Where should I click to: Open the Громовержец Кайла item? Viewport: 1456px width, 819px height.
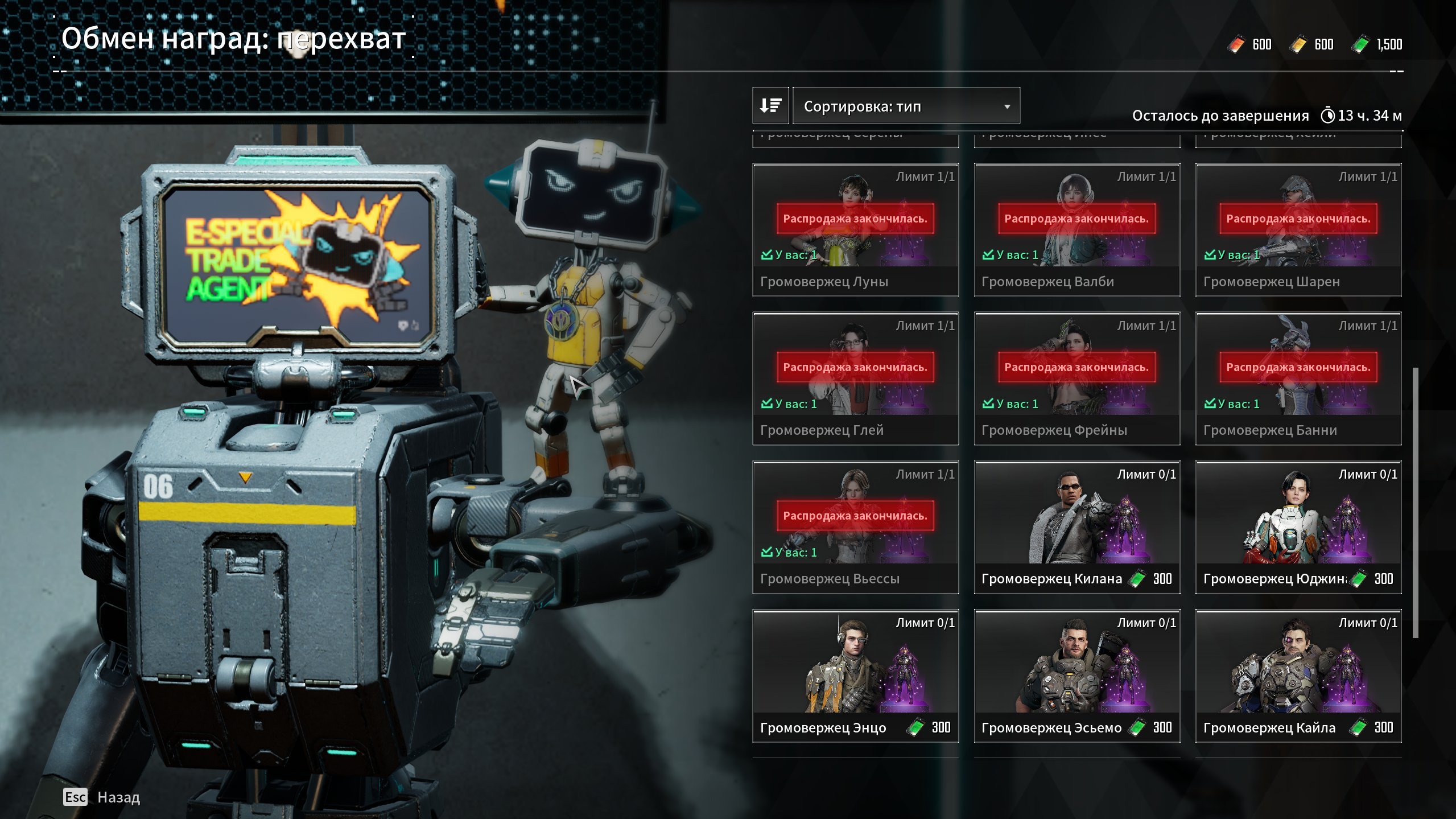[x=1298, y=676]
